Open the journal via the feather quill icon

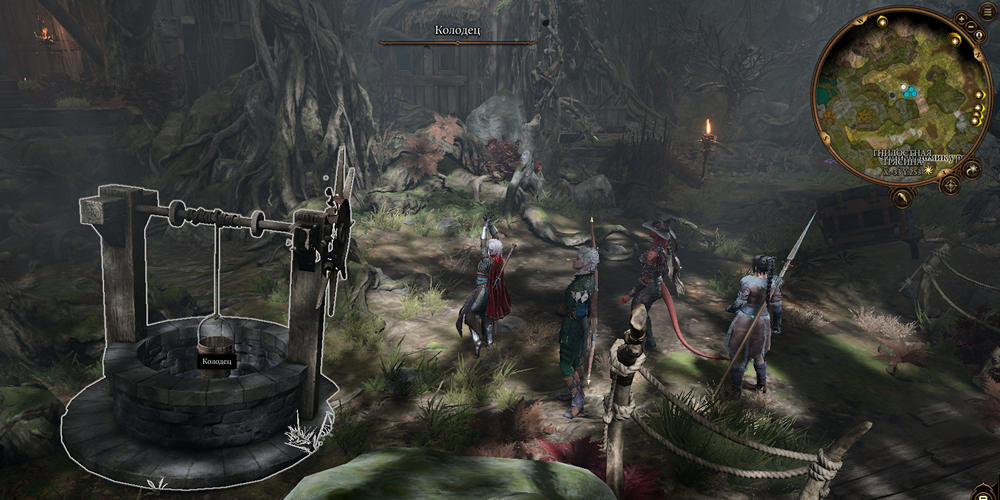(x=902, y=196)
